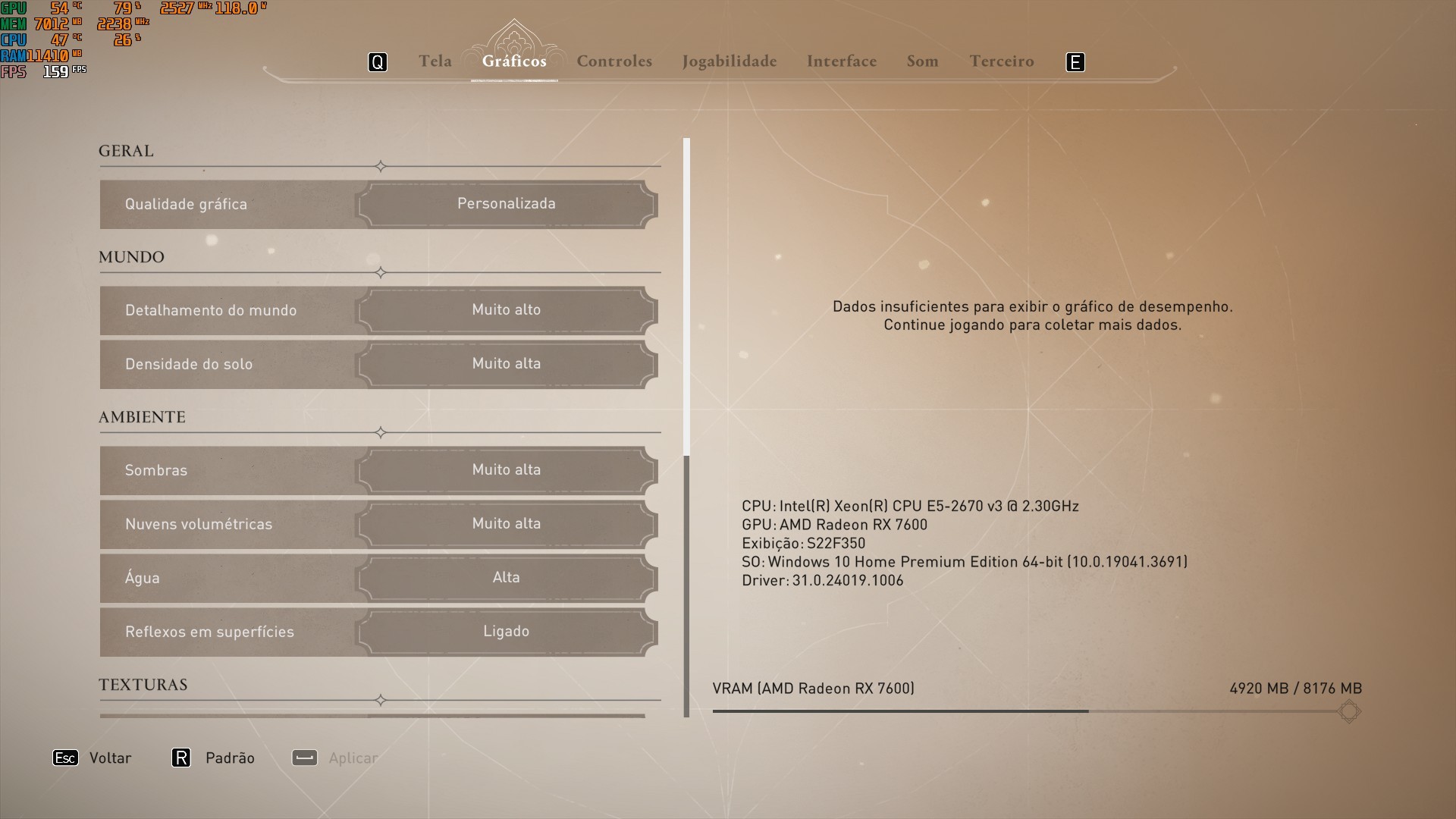1456x819 pixels.
Task: Switch to the Som tab
Action: coord(922,61)
